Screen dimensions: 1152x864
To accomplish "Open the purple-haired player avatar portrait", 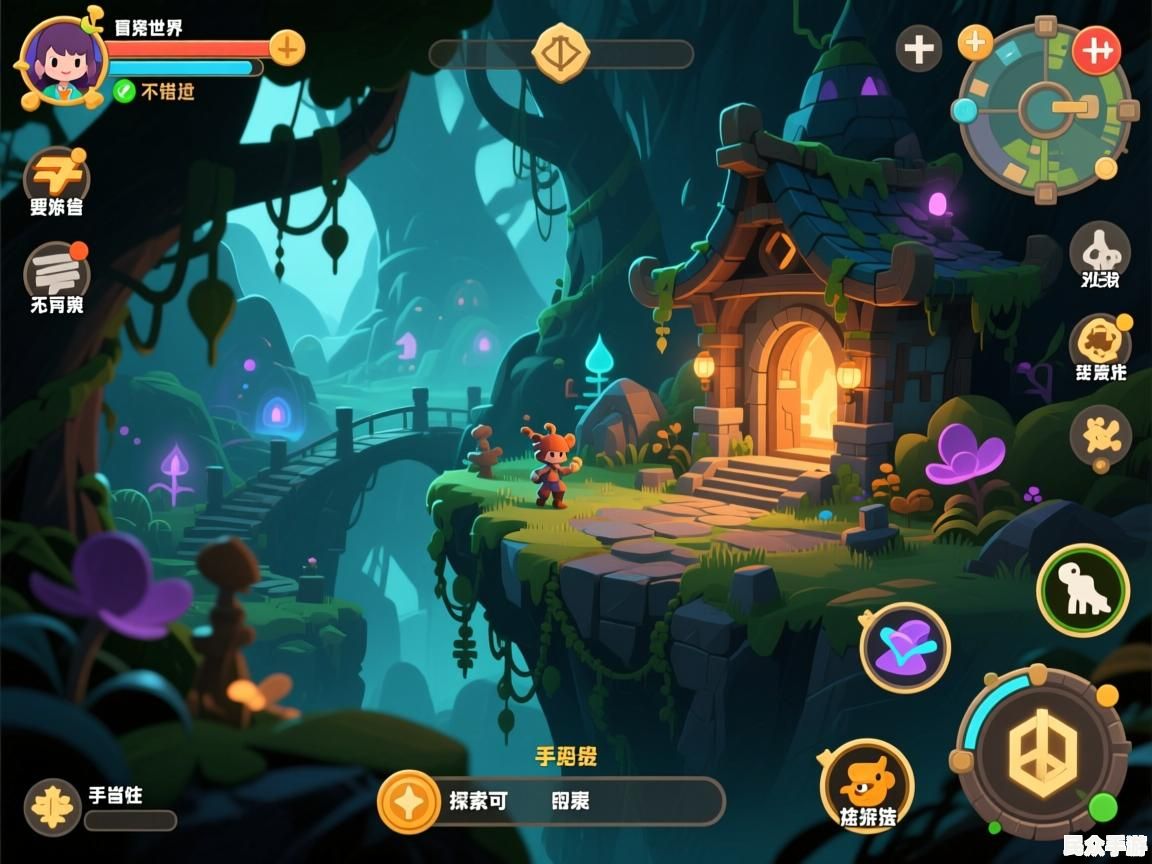I will point(62,60).
